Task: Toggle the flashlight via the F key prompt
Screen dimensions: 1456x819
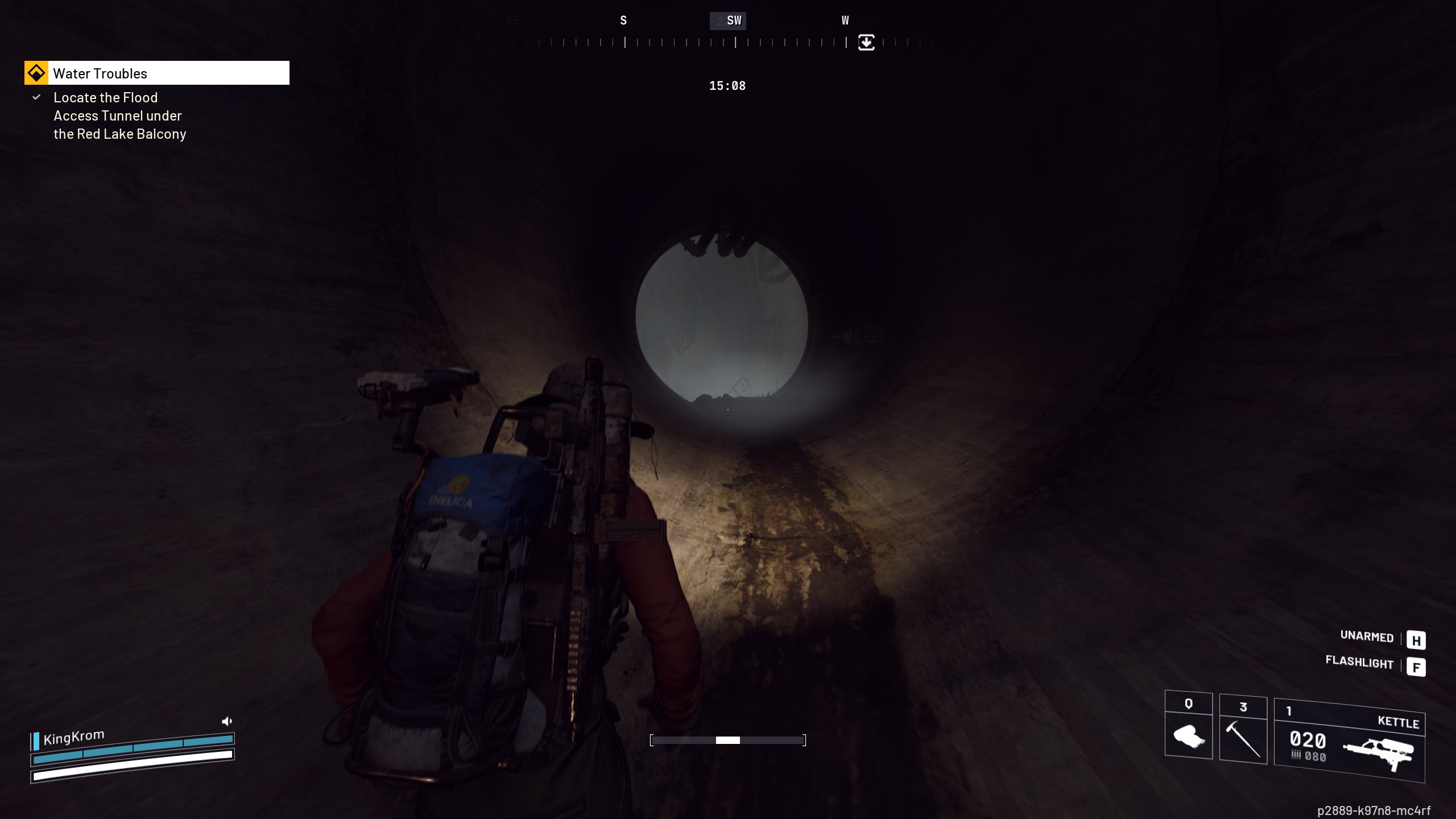Action: coord(1417,665)
